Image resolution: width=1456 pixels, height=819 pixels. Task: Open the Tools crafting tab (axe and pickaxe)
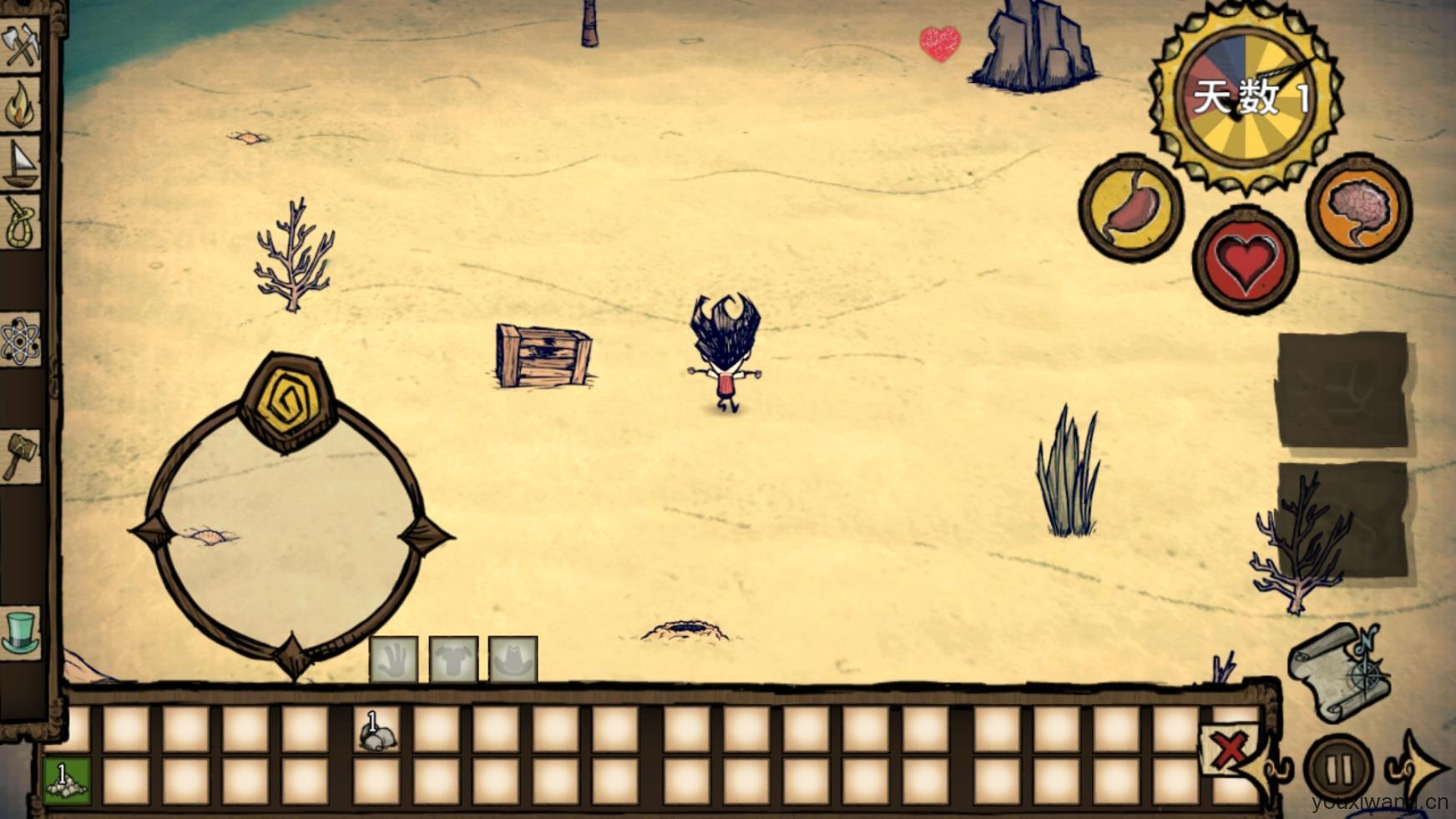point(21,44)
